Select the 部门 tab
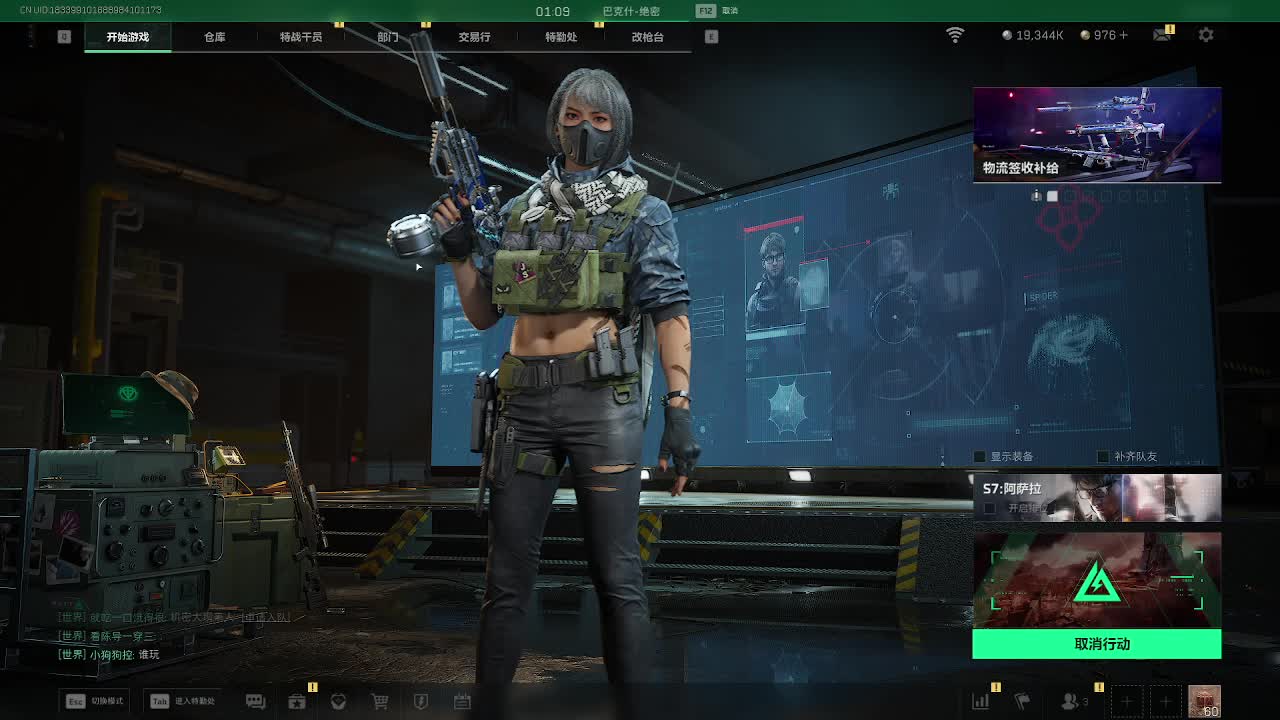Image resolution: width=1280 pixels, height=720 pixels. [388, 37]
